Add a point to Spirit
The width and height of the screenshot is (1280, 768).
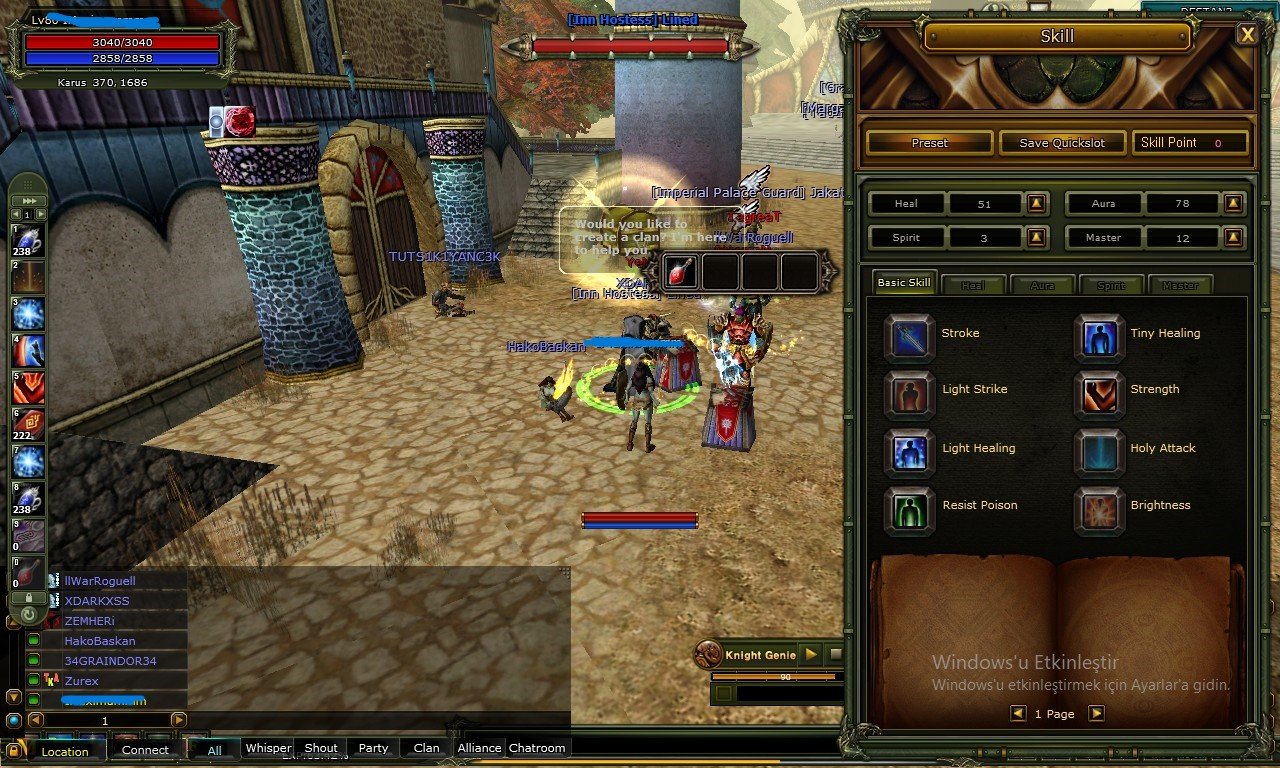[x=1036, y=238]
